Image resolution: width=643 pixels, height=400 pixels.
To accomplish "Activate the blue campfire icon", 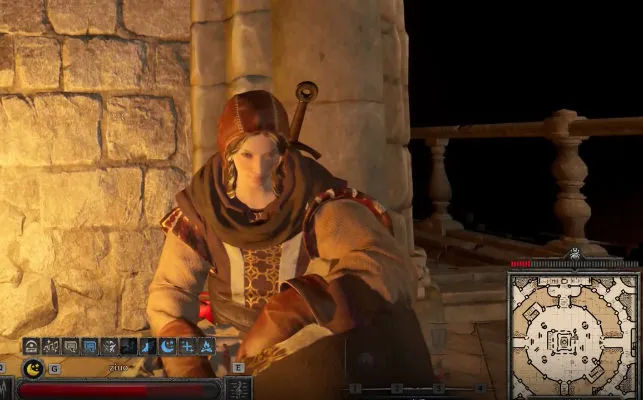I will [x=205, y=346].
